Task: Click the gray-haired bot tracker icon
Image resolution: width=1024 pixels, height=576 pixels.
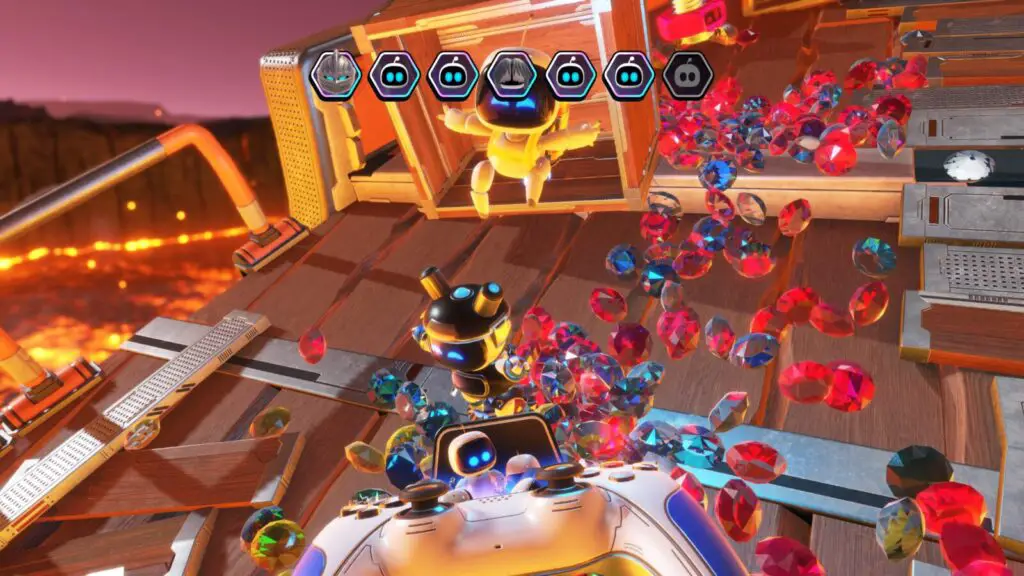Action: (512, 75)
